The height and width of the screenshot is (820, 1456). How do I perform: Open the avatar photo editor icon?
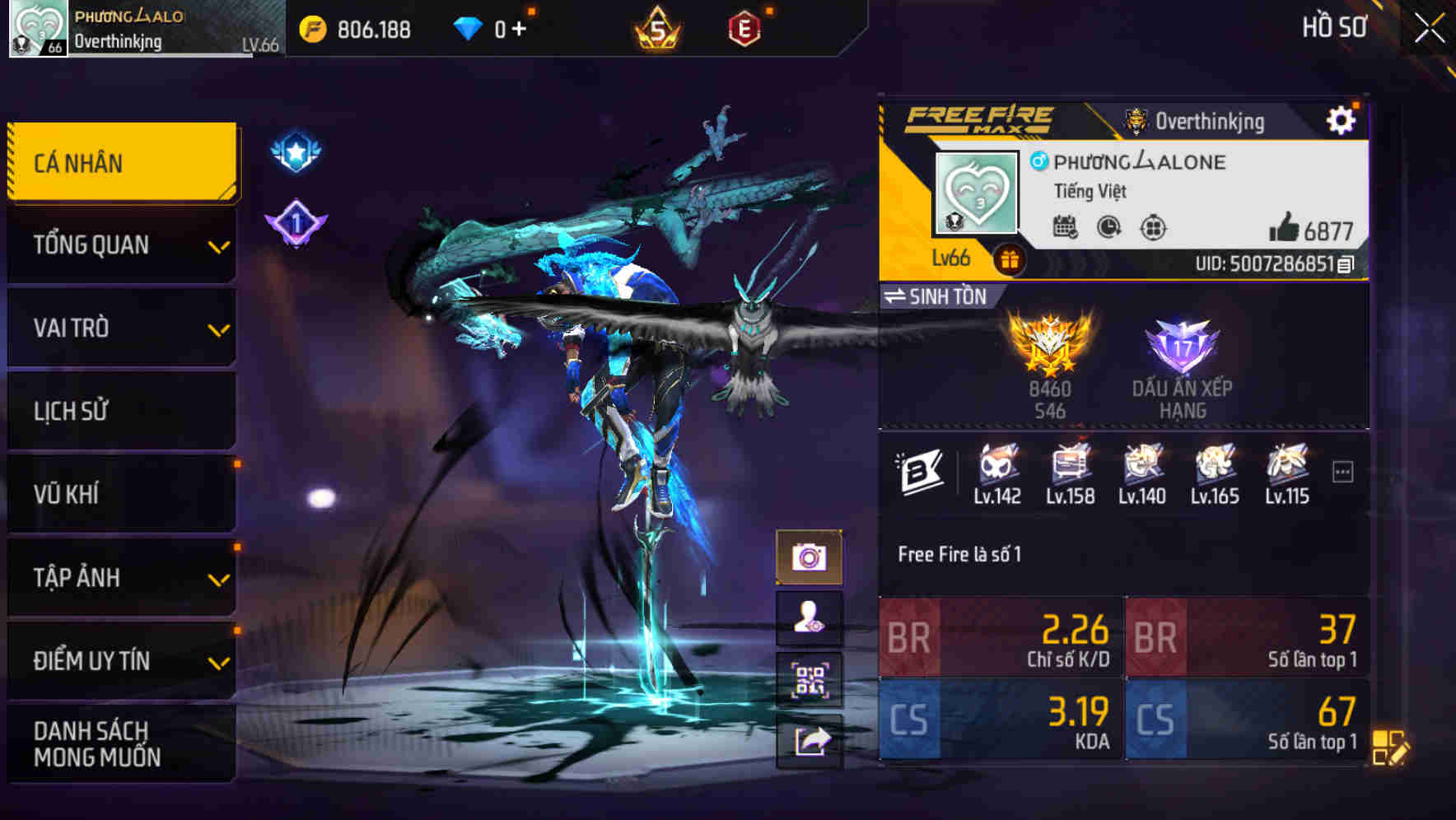pos(811,617)
